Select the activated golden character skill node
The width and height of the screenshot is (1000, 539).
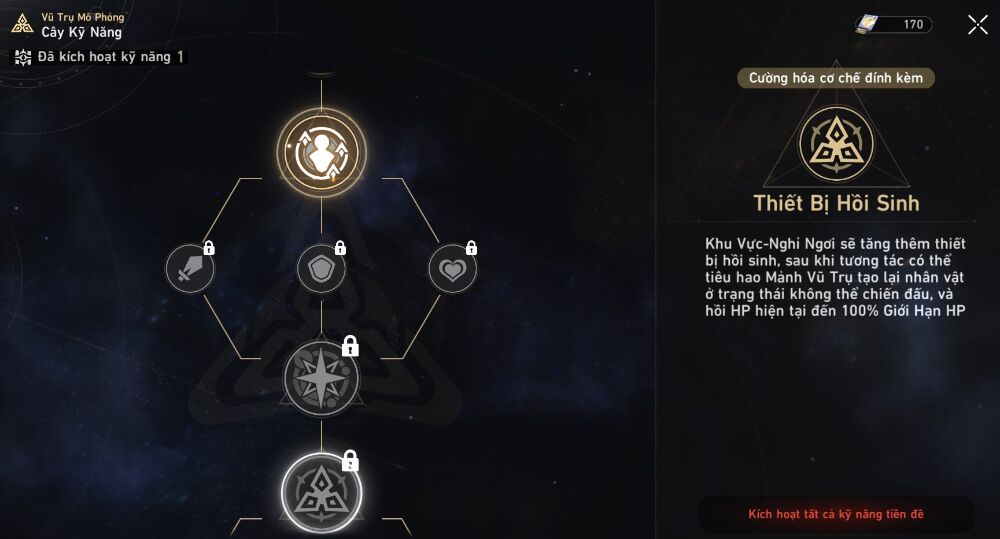pos(321,152)
